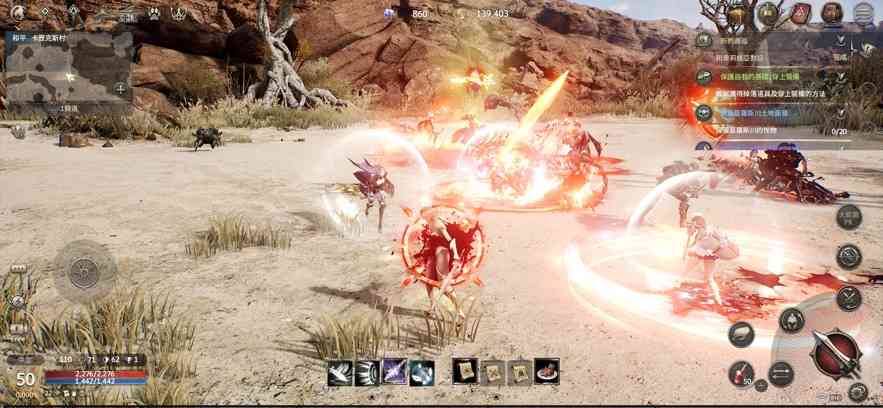Click the plus button on the minimap
This screenshot has height=408, width=883.
point(121,89)
